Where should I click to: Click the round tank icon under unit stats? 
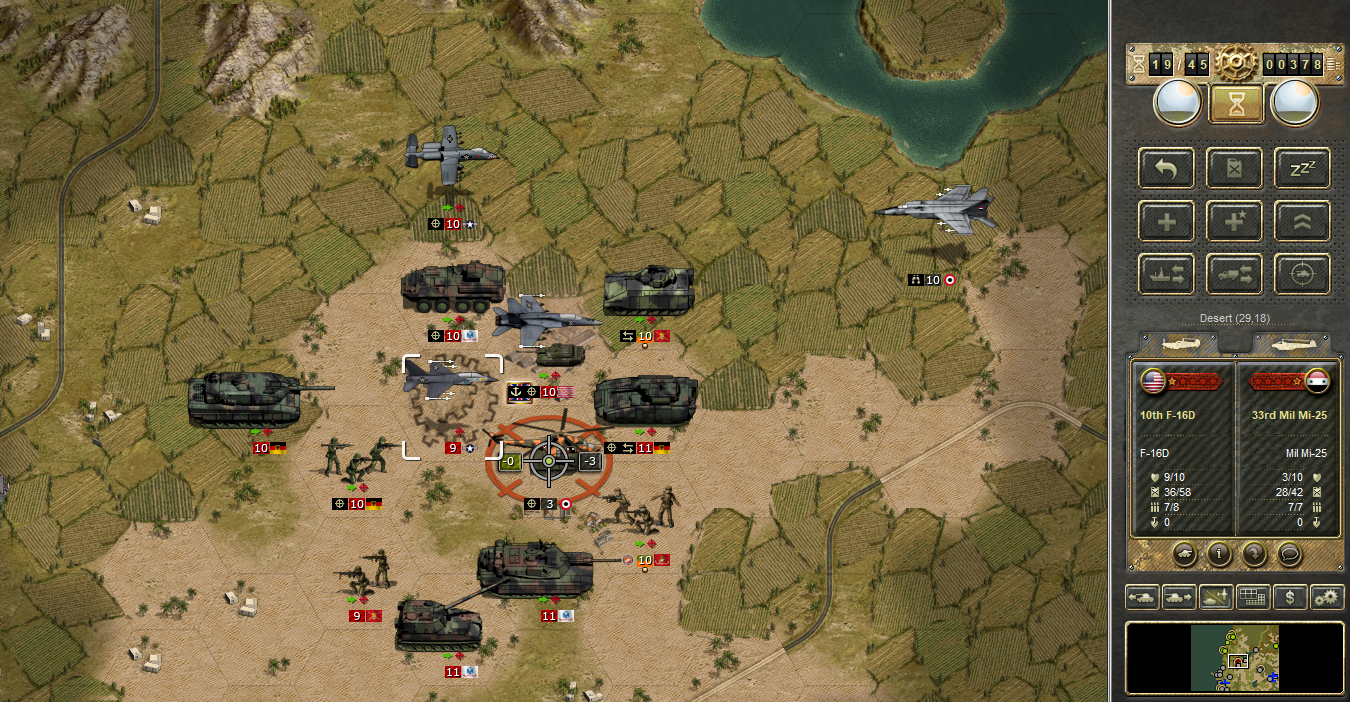point(1182,552)
